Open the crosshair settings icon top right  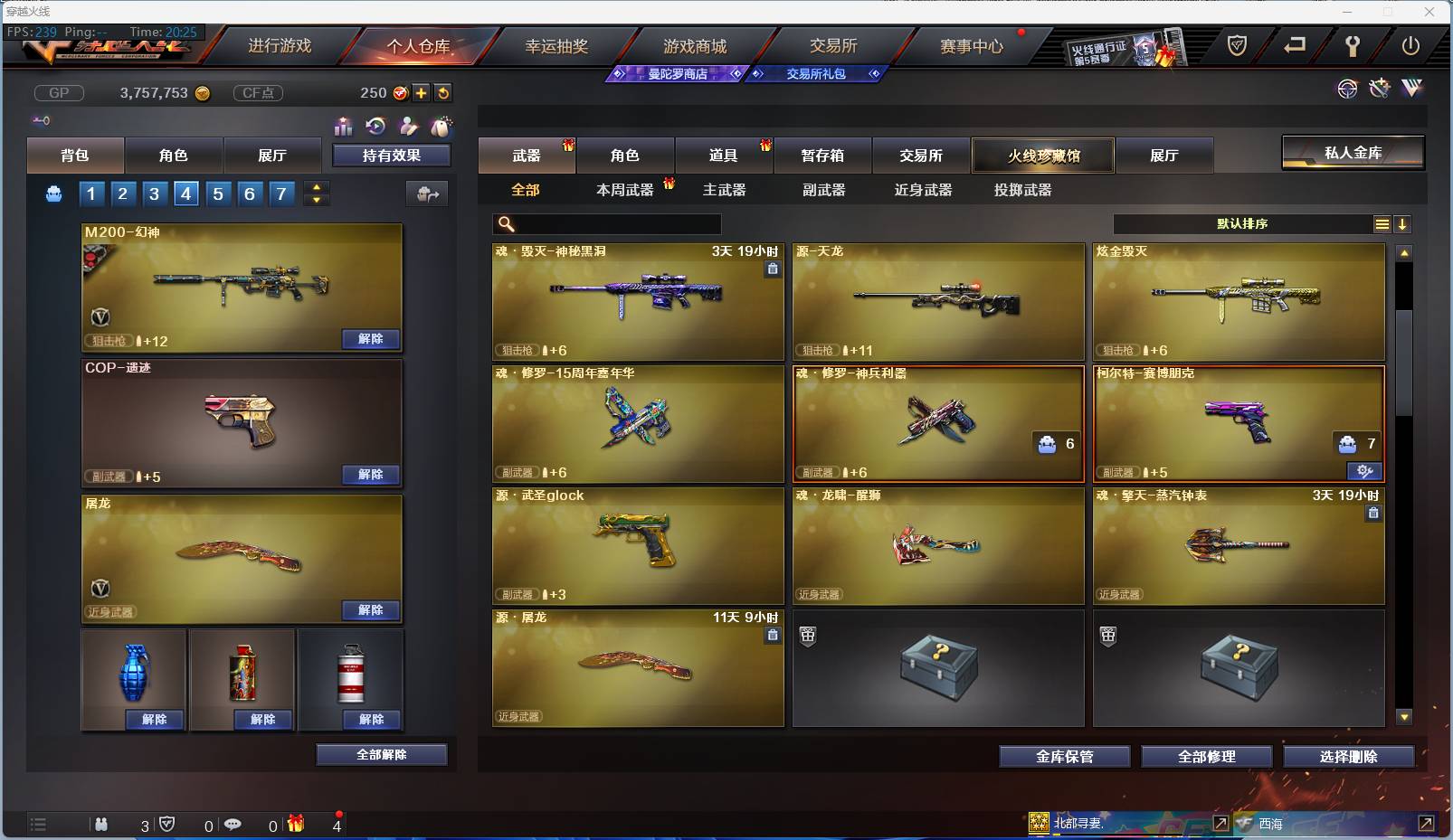pyautogui.click(x=1348, y=89)
